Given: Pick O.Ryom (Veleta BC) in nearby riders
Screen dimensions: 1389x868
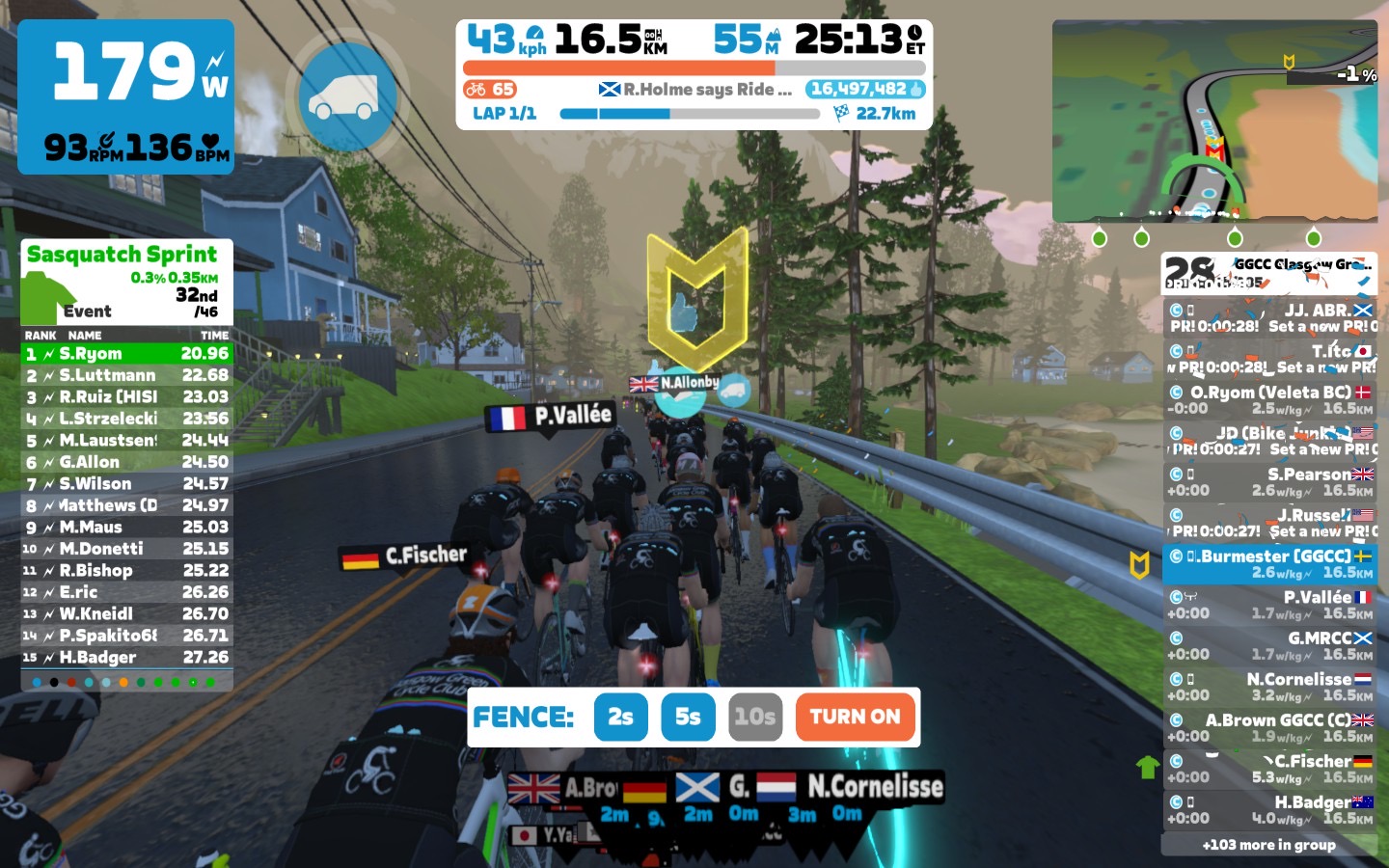Looking at the screenshot, I should click(1268, 399).
